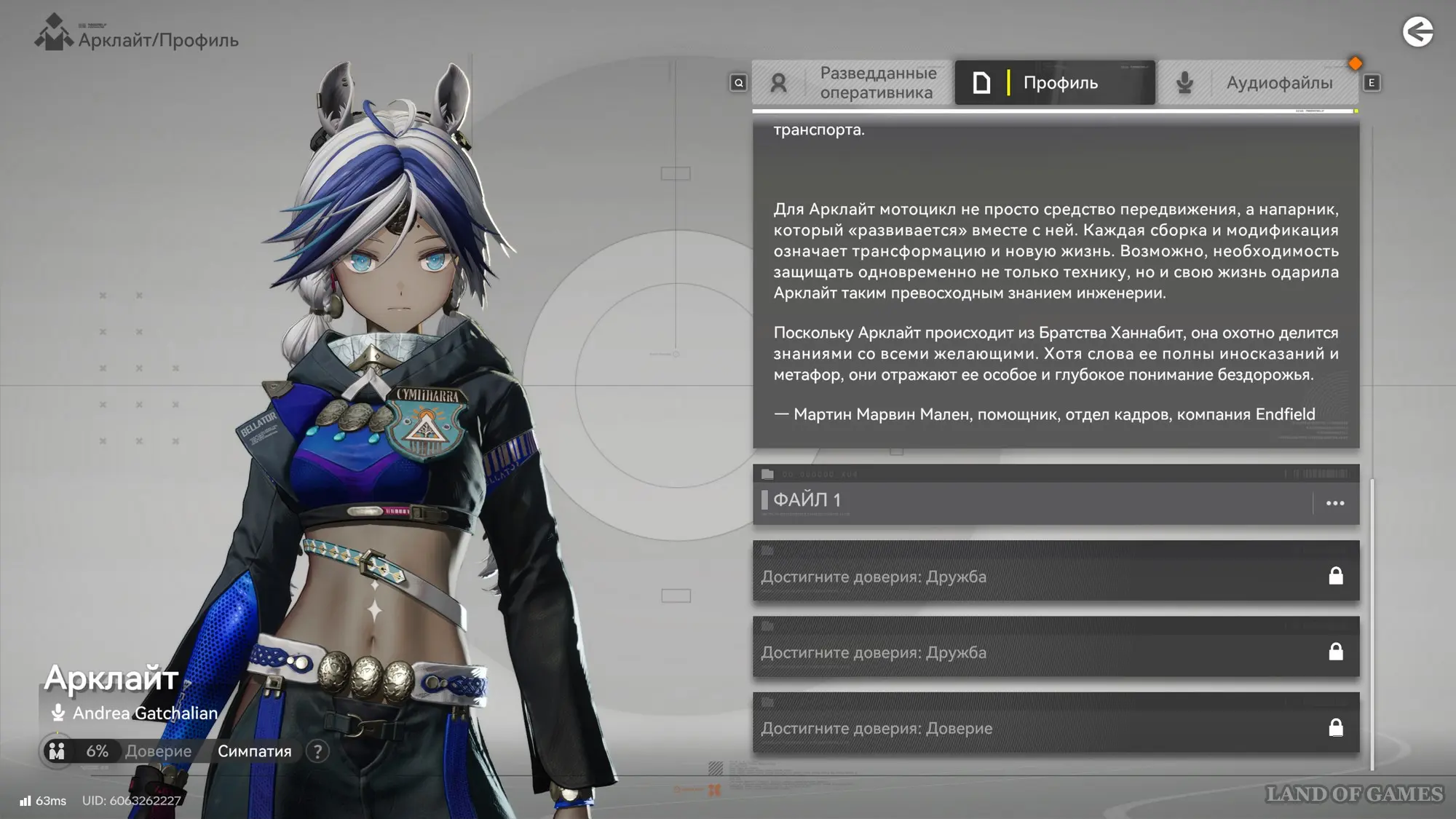Select the Профиль tab
This screenshot has height=819, width=1456.
[1054, 83]
